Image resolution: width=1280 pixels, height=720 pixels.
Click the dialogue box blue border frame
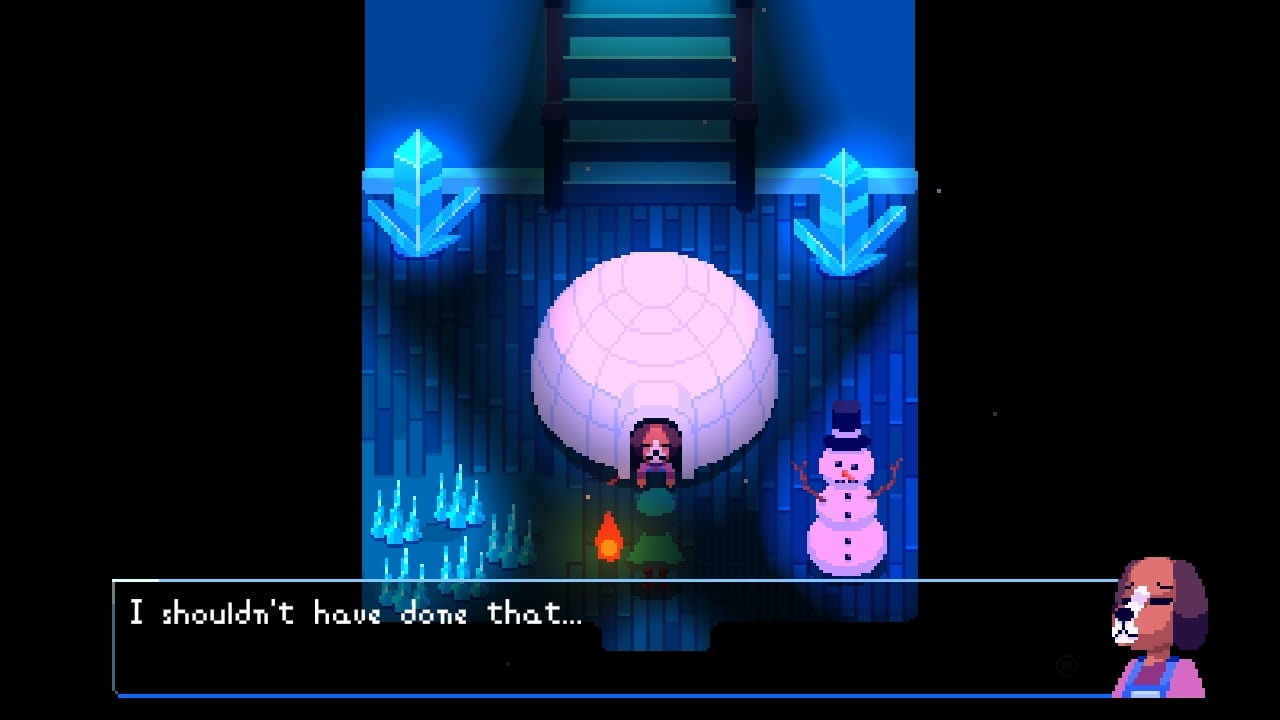tap(600, 580)
